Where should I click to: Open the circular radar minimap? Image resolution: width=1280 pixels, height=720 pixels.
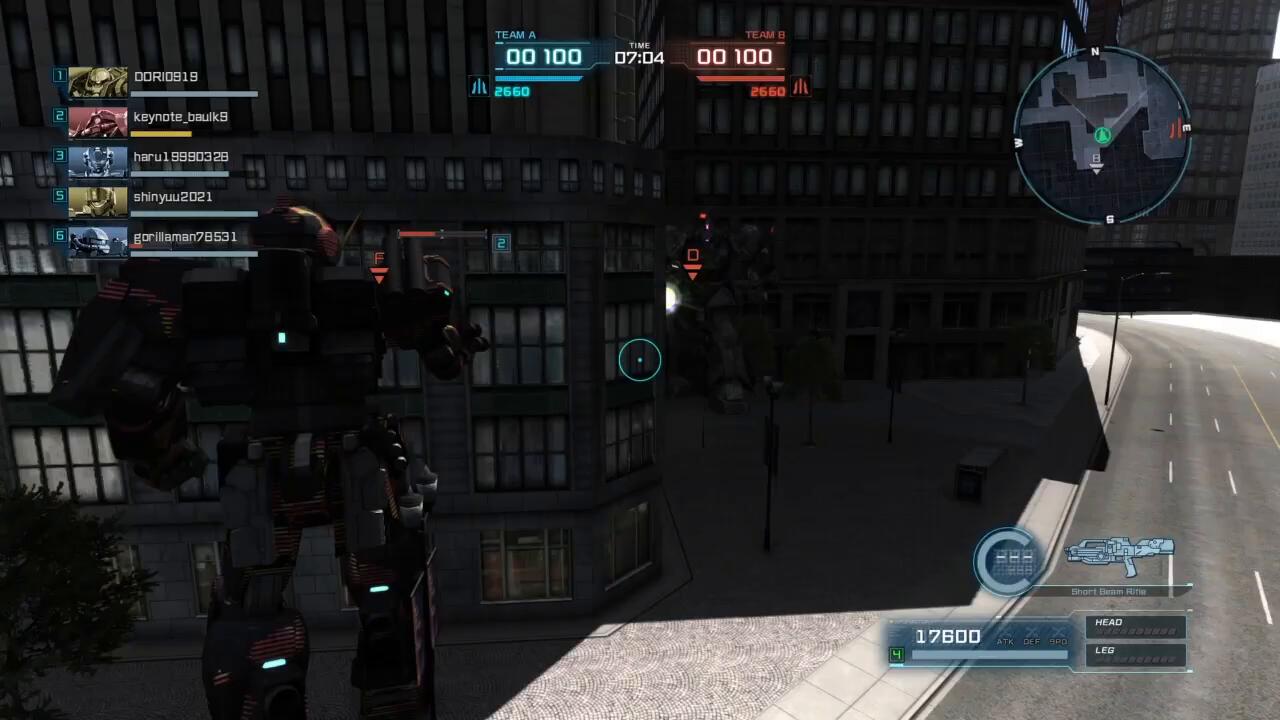point(1101,135)
